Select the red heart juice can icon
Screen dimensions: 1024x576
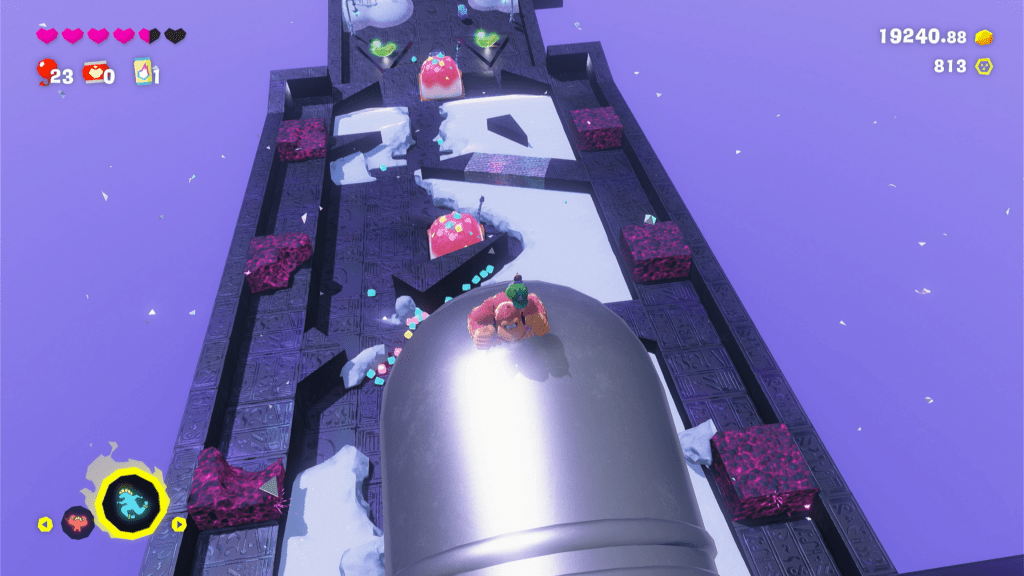coord(95,71)
